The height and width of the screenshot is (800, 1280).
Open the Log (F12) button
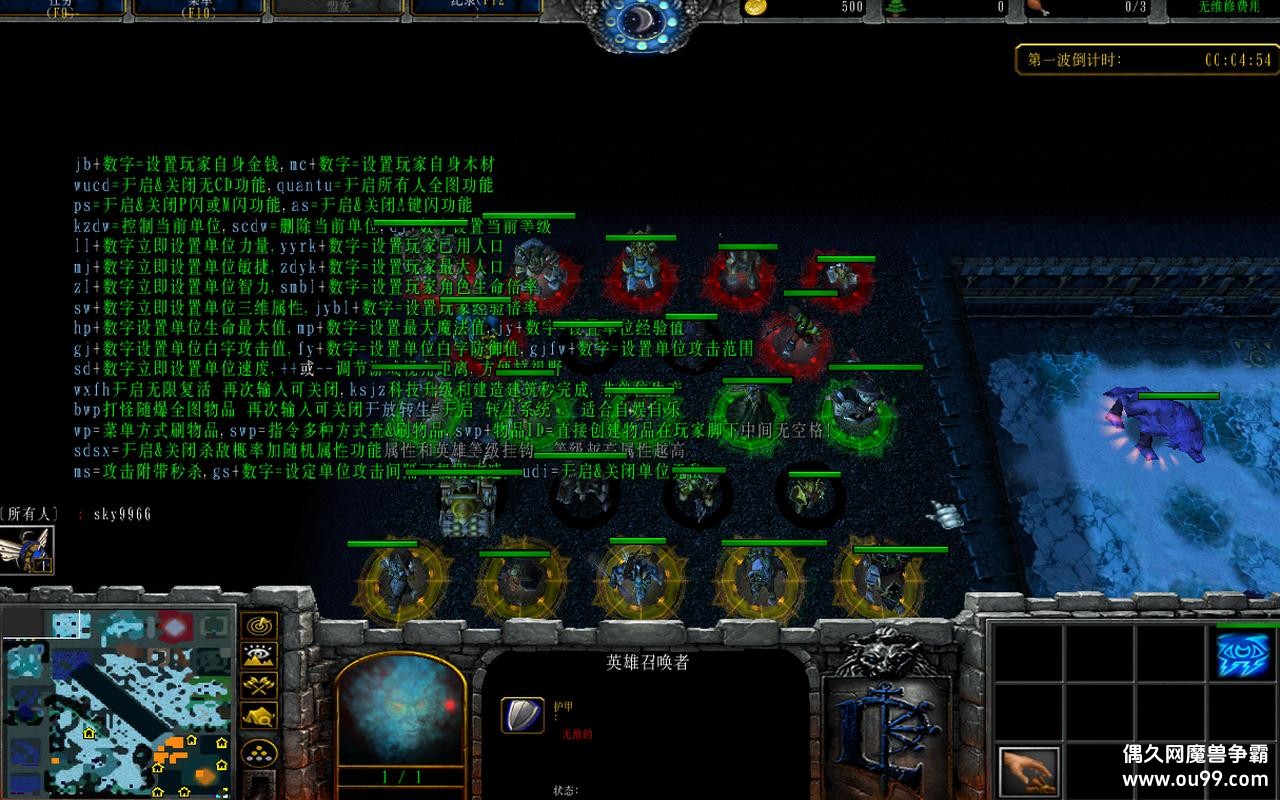(475, 7)
